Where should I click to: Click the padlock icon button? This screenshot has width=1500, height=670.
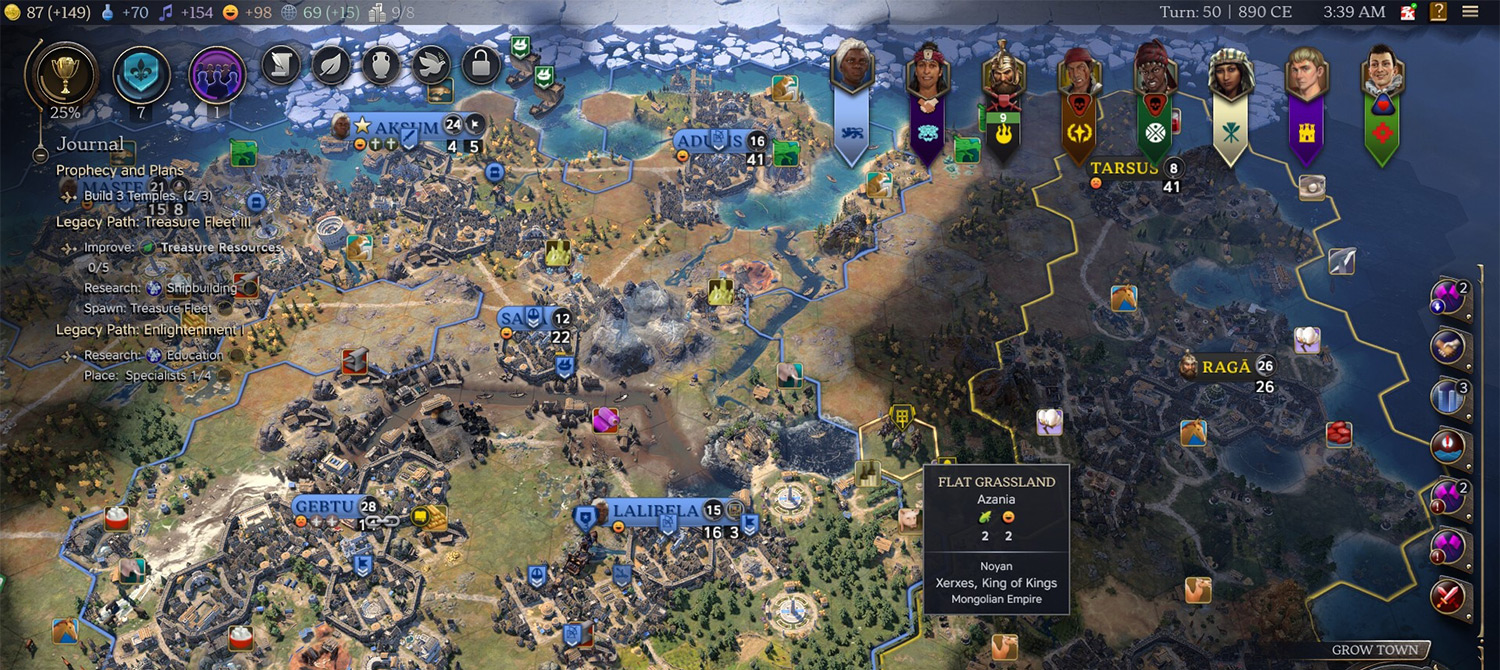coord(481,65)
